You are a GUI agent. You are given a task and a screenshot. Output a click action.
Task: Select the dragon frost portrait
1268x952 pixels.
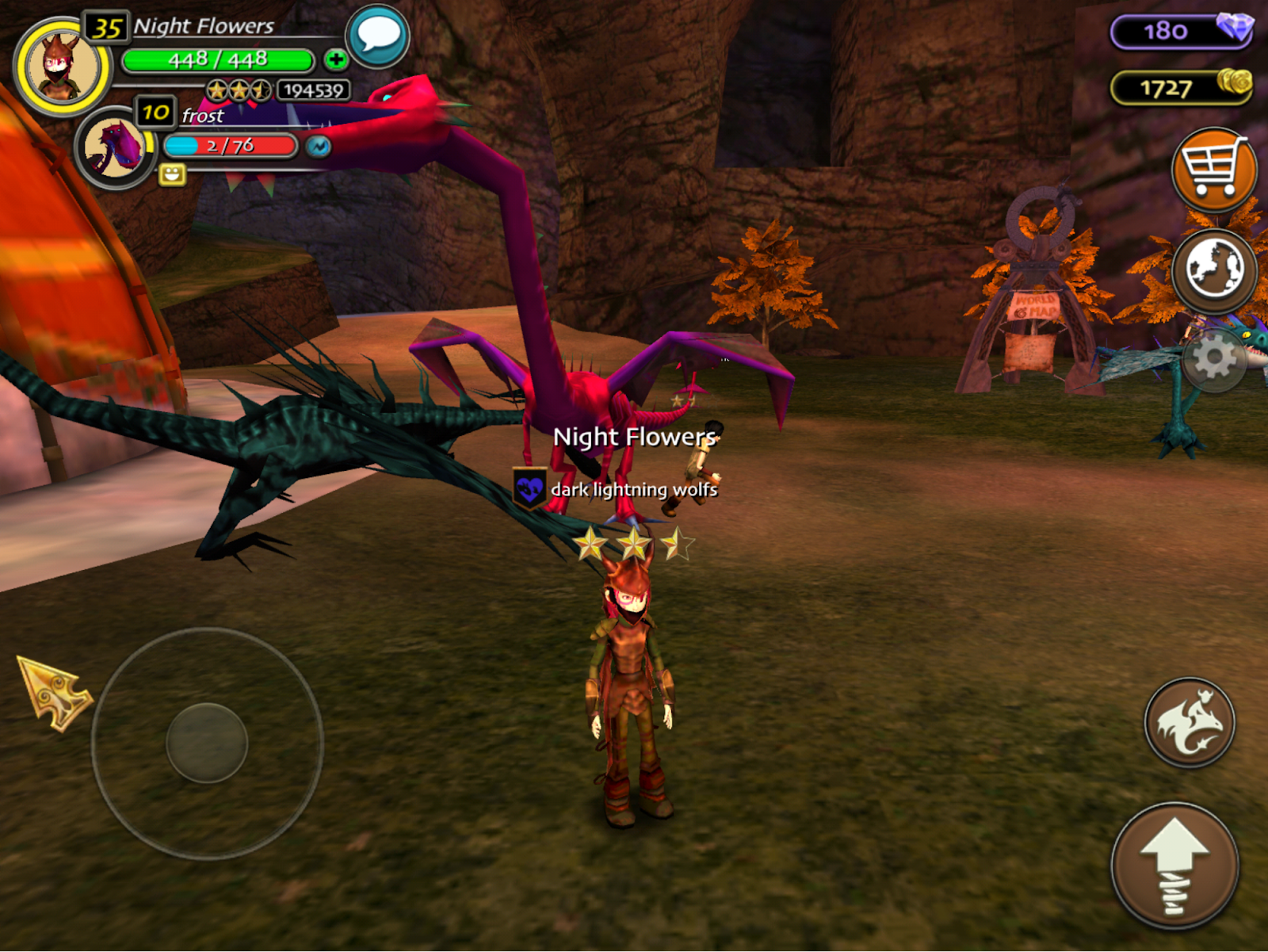coord(115,147)
